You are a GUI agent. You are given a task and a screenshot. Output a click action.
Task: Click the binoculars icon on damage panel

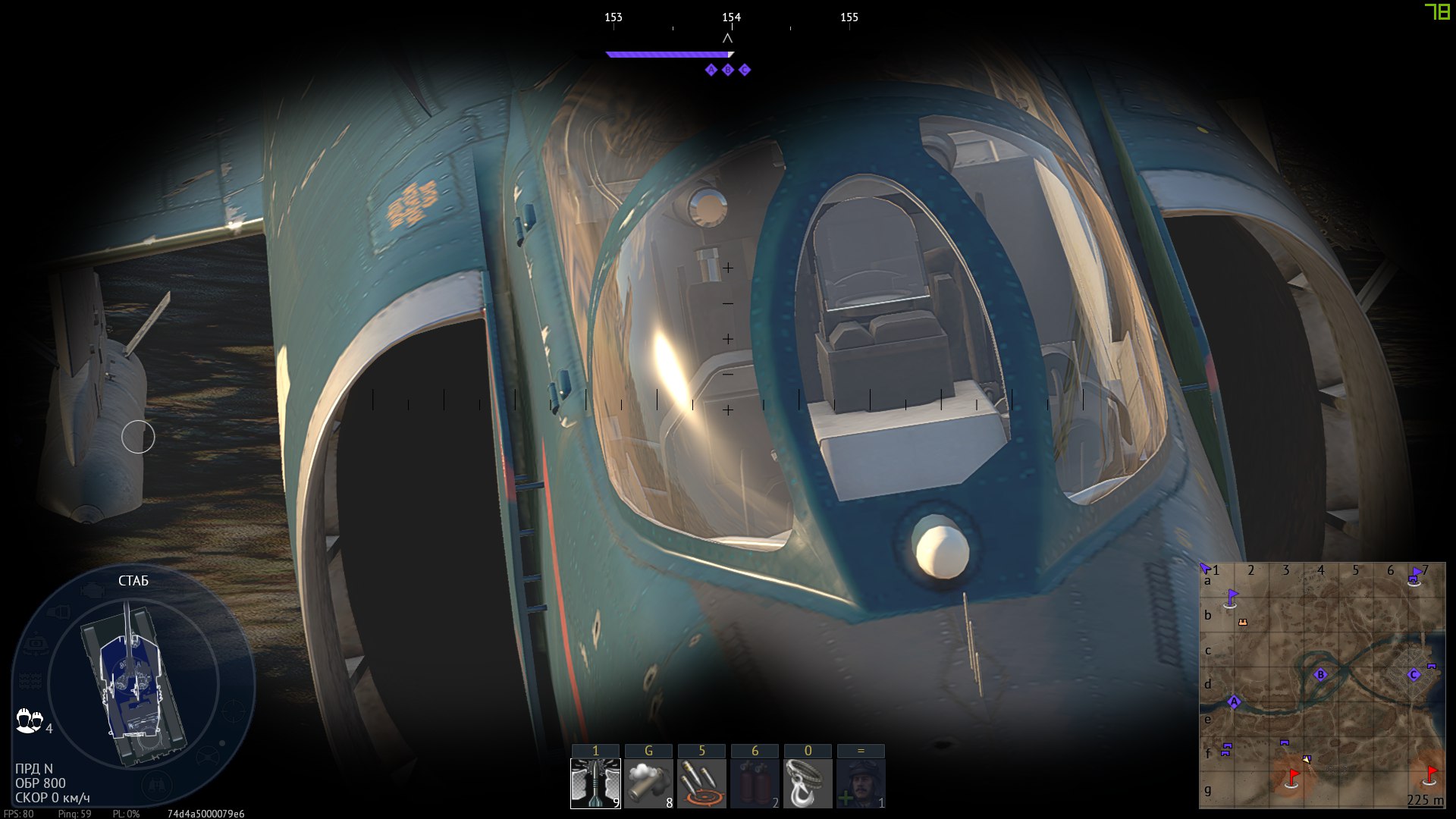point(157,786)
